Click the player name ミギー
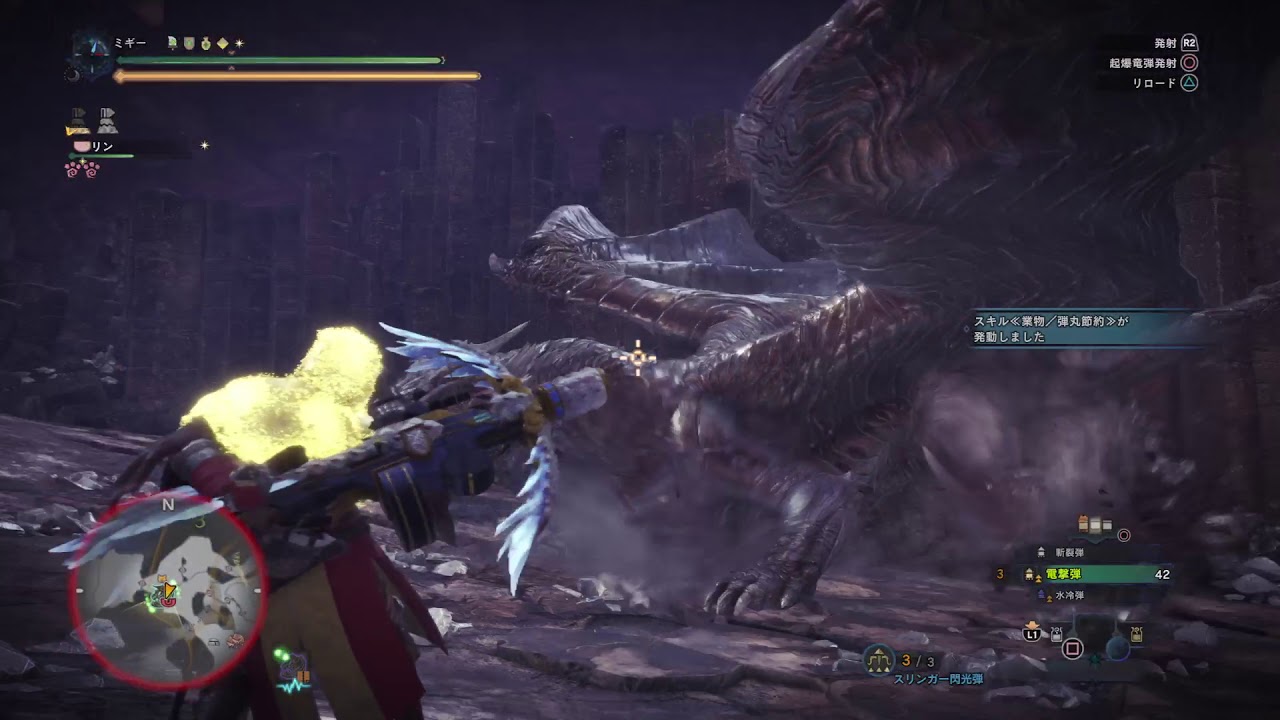 tap(131, 43)
